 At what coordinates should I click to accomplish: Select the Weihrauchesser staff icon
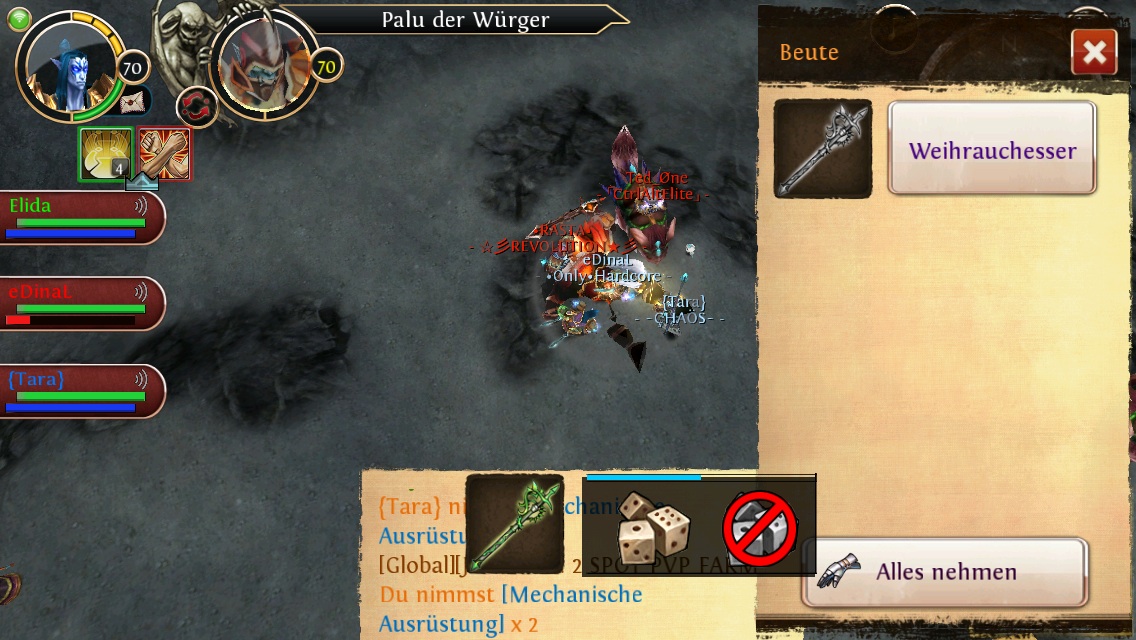click(823, 148)
